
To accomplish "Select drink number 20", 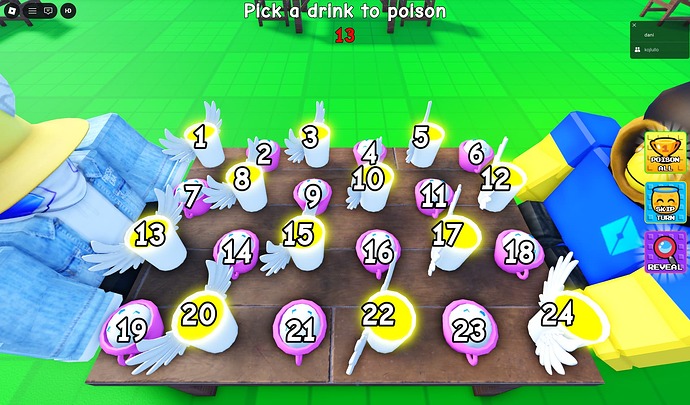I will 201,318.
